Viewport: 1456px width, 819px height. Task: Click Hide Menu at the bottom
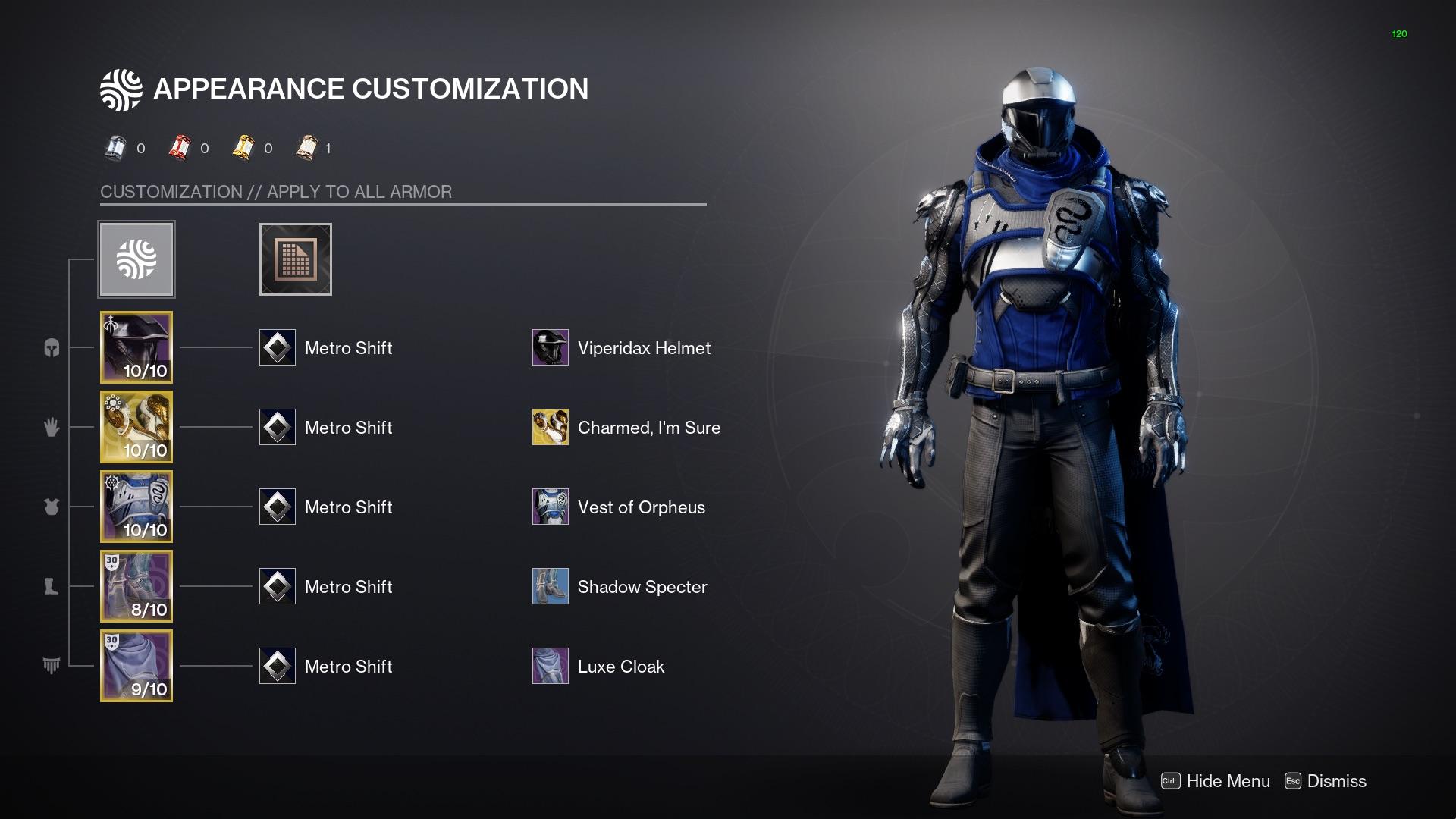click(x=1216, y=781)
